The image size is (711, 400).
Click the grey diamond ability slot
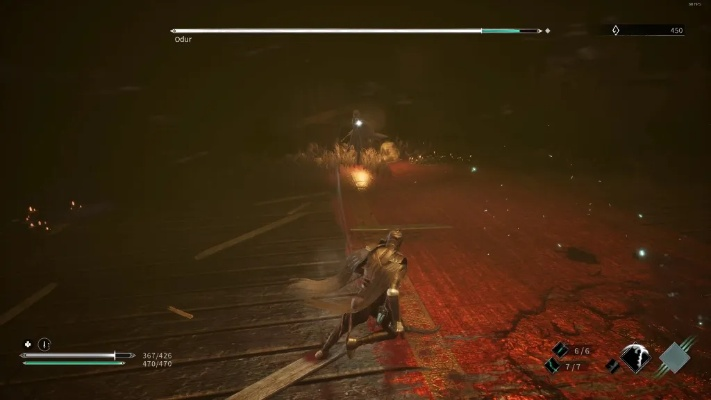point(676,356)
